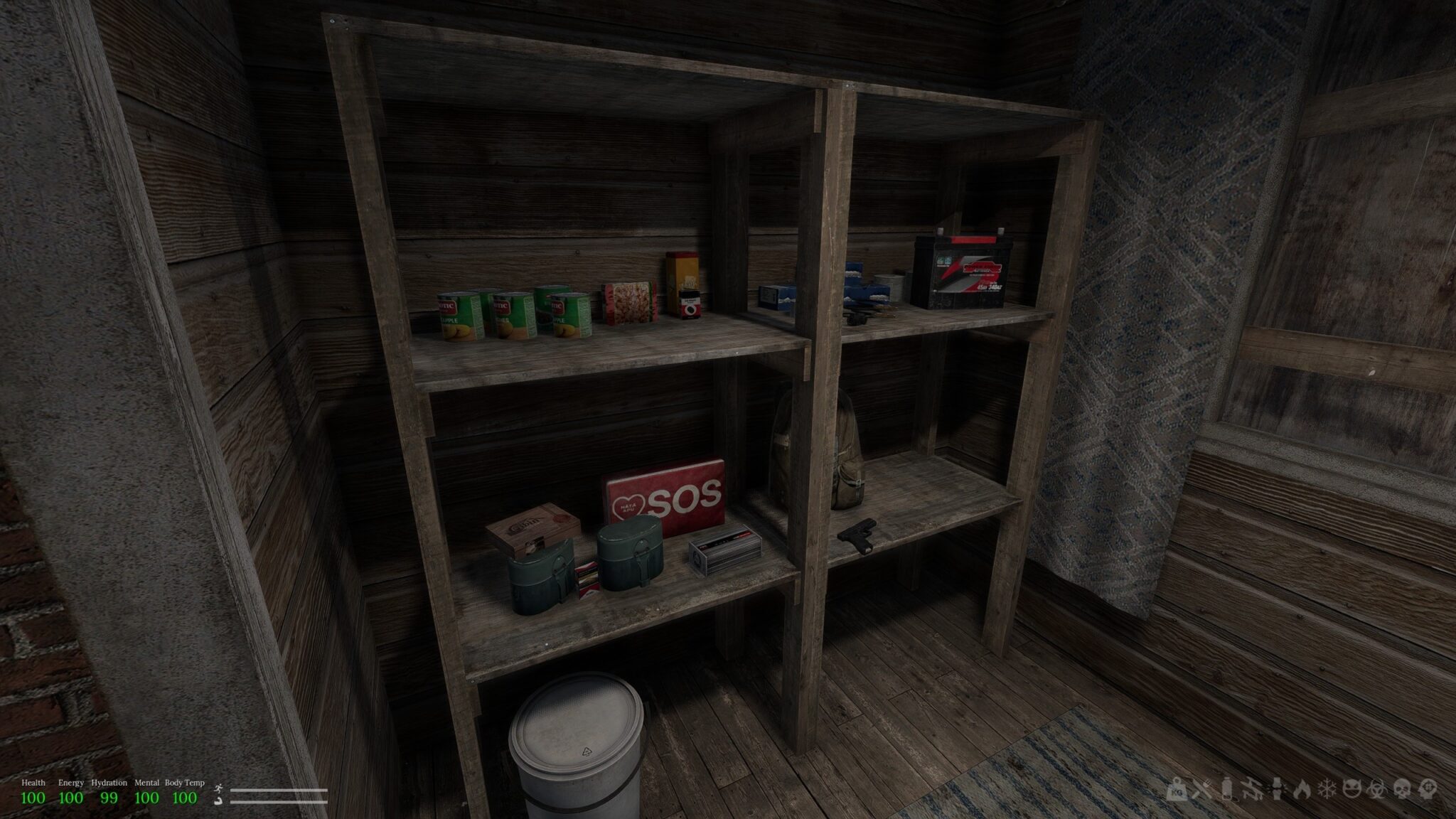Click the head with crosshair icon
1456x819 pixels.
tap(1428, 789)
